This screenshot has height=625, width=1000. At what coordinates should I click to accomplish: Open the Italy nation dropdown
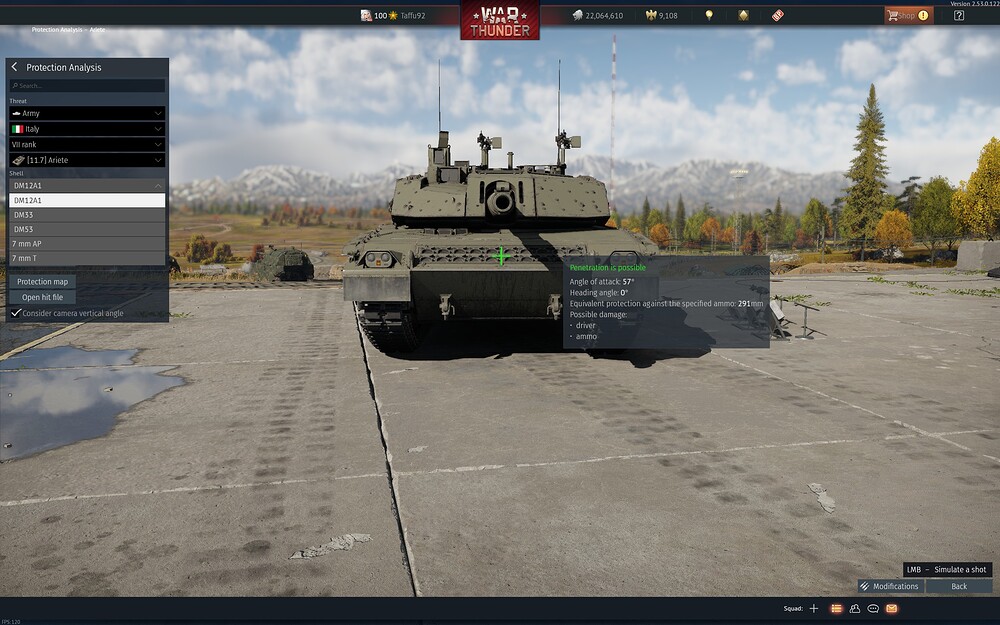pos(87,129)
